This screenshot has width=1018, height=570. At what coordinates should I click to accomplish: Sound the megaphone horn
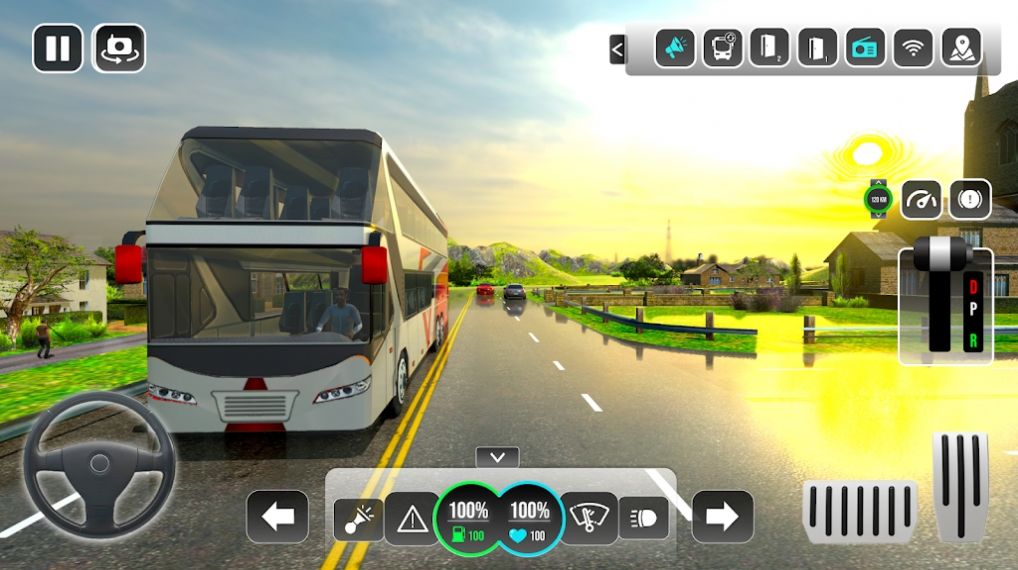coord(675,48)
